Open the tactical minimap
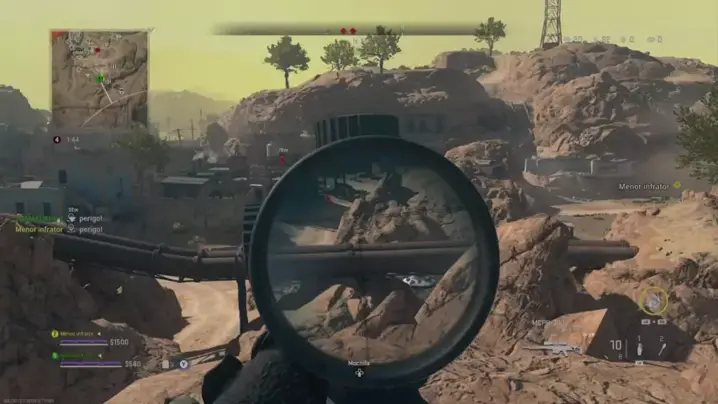 [x=99, y=78]
